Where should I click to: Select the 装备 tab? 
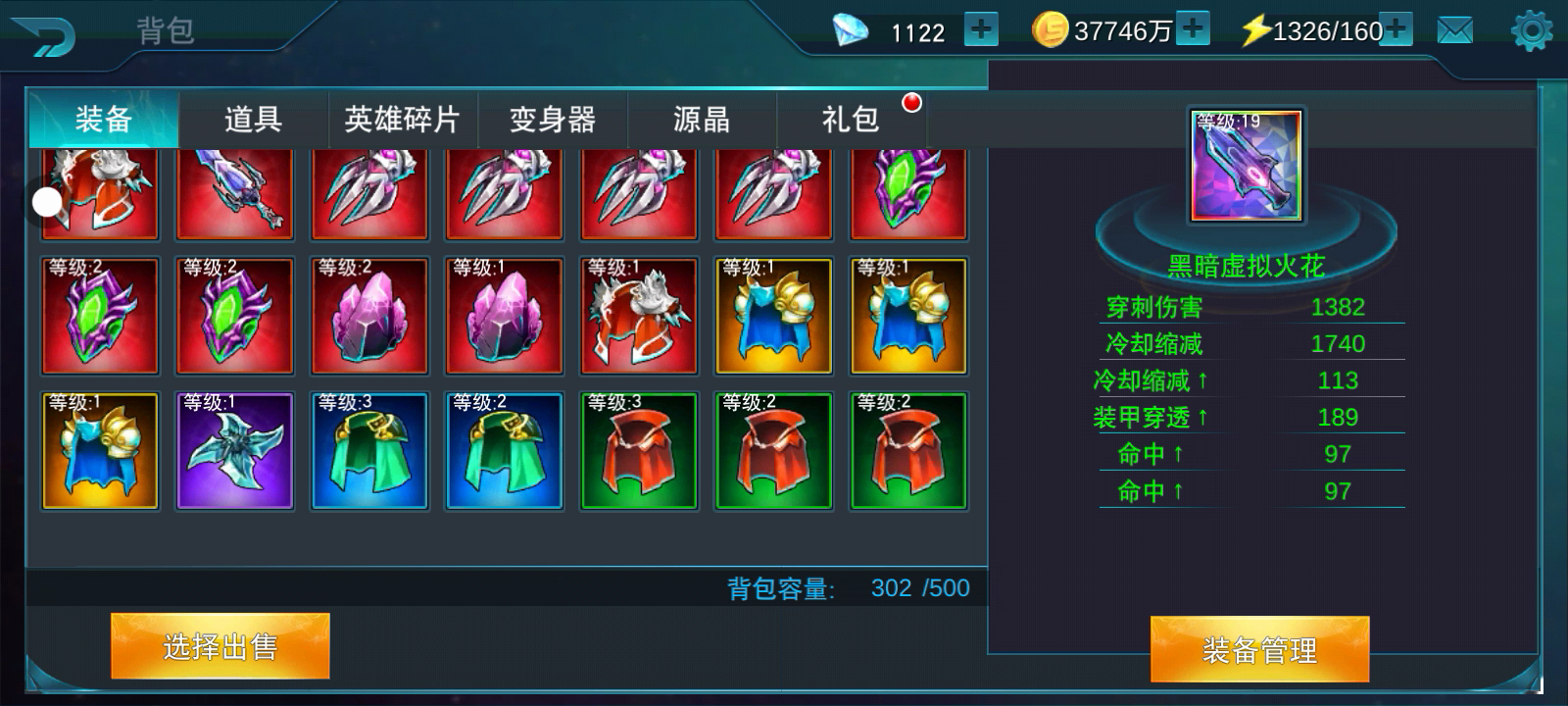coord(103,120)
